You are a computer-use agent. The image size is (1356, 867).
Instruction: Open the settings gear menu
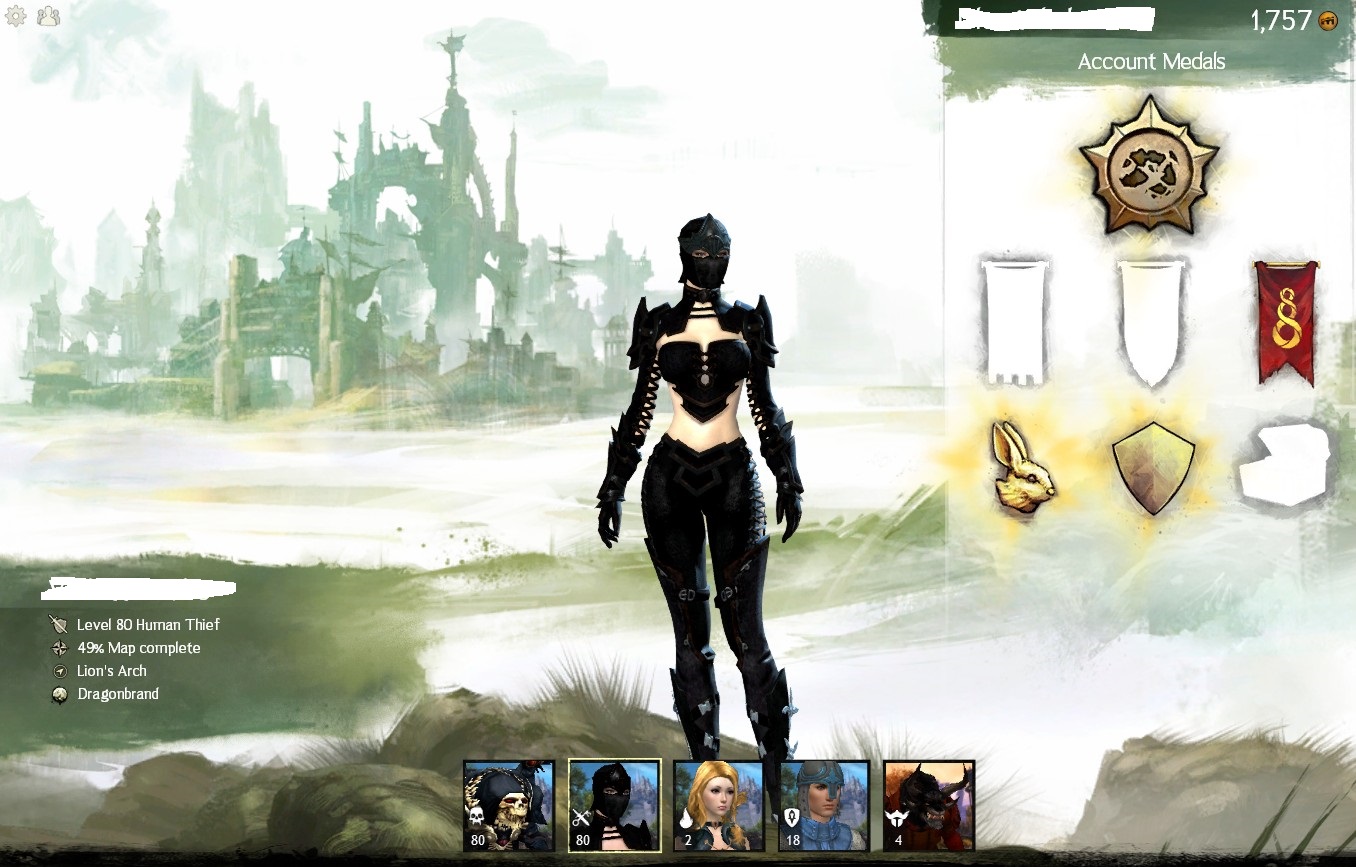16,16
